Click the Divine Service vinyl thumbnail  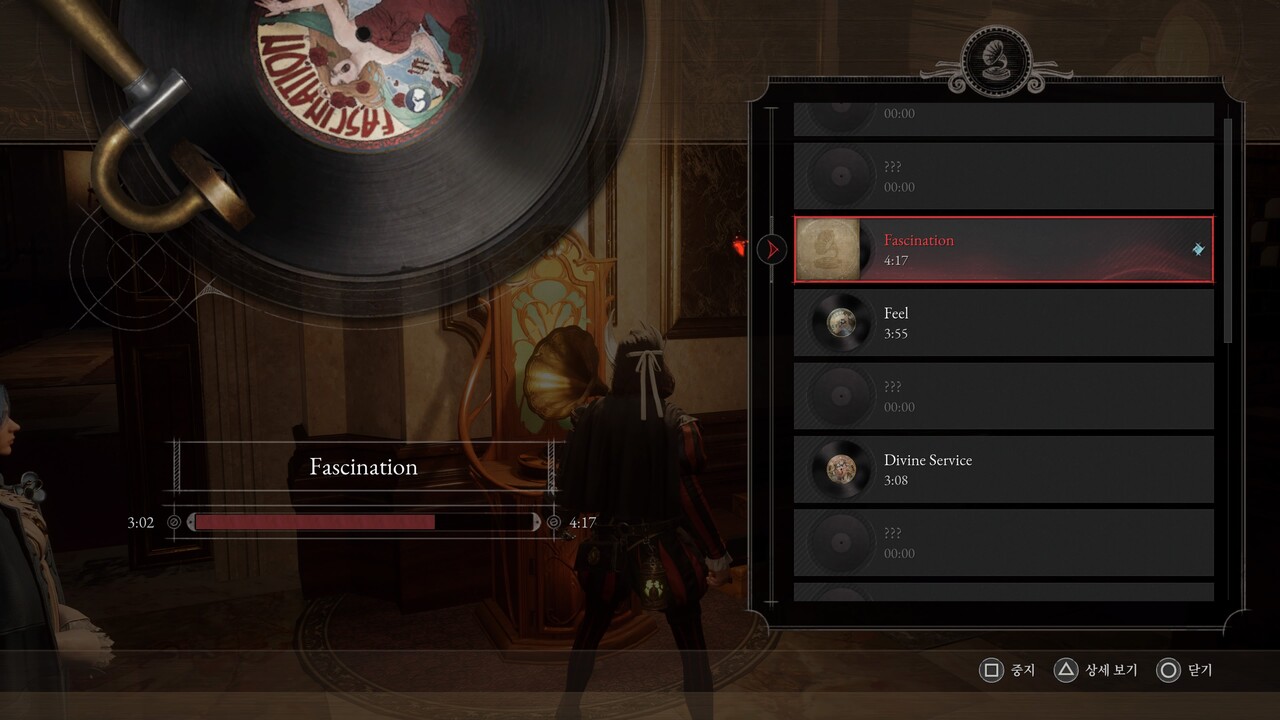point(840,470)
